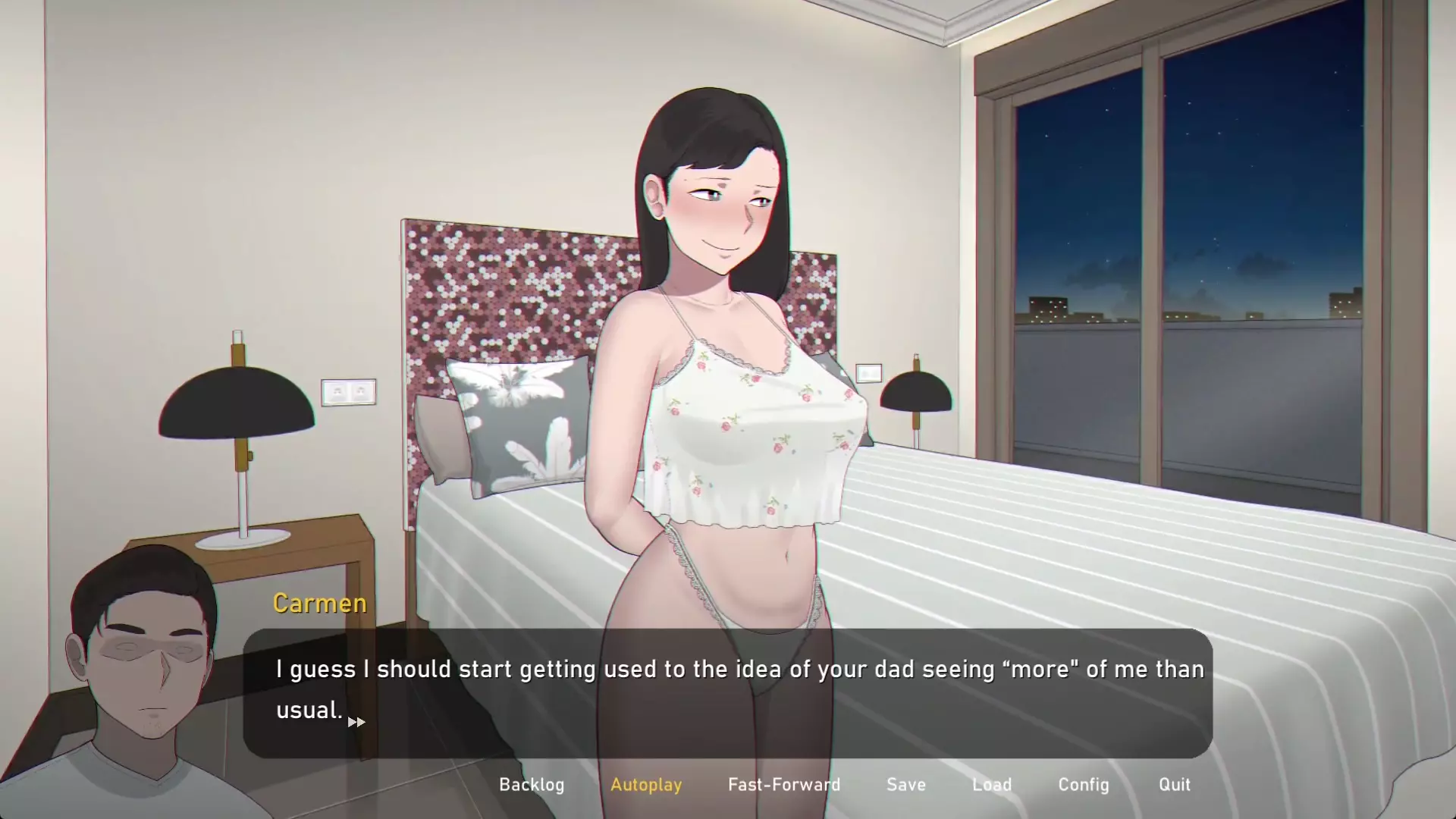
Task: Open the Save menu
Action: 906,785
